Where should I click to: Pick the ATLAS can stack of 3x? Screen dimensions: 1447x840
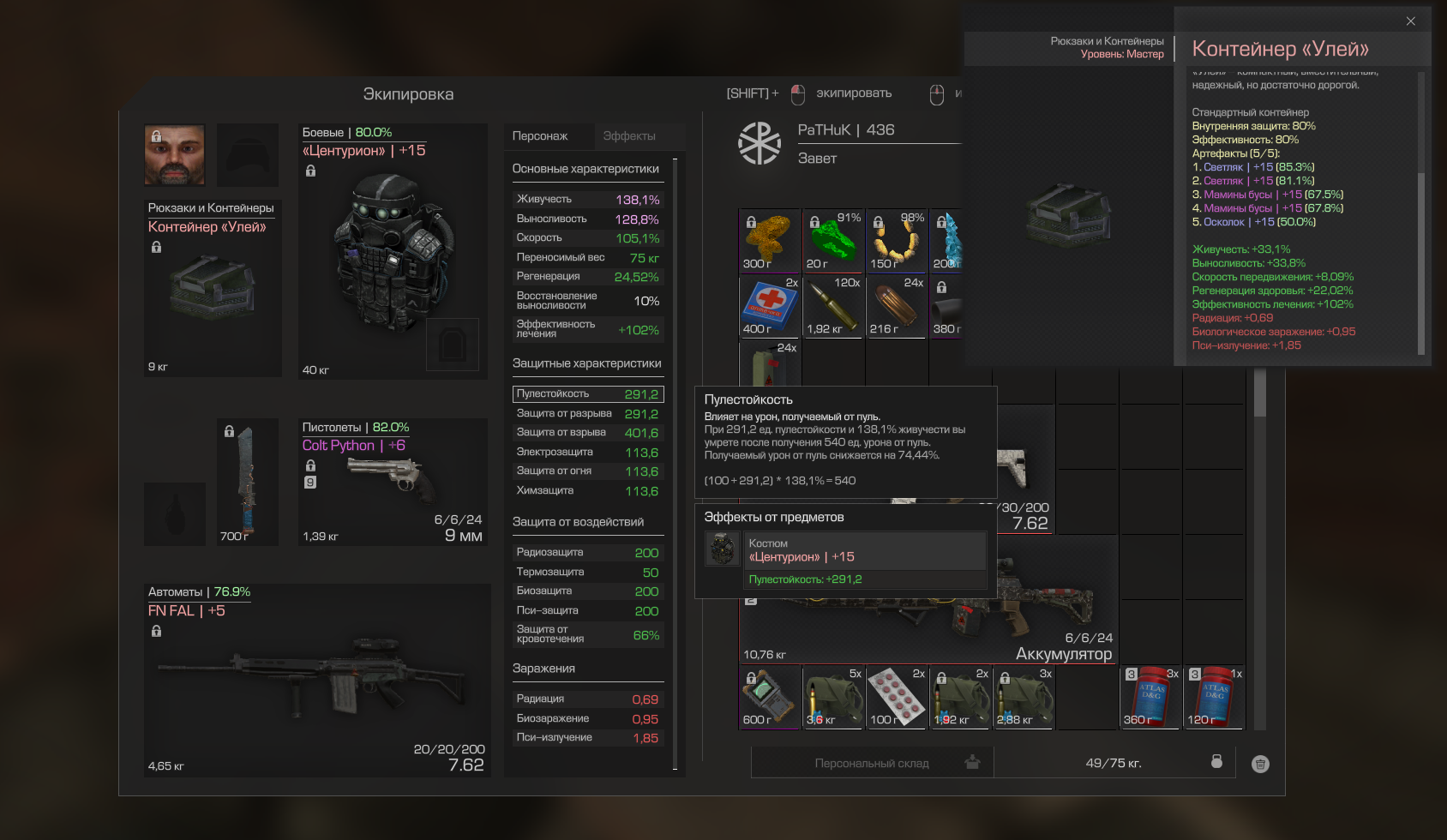1150,697
